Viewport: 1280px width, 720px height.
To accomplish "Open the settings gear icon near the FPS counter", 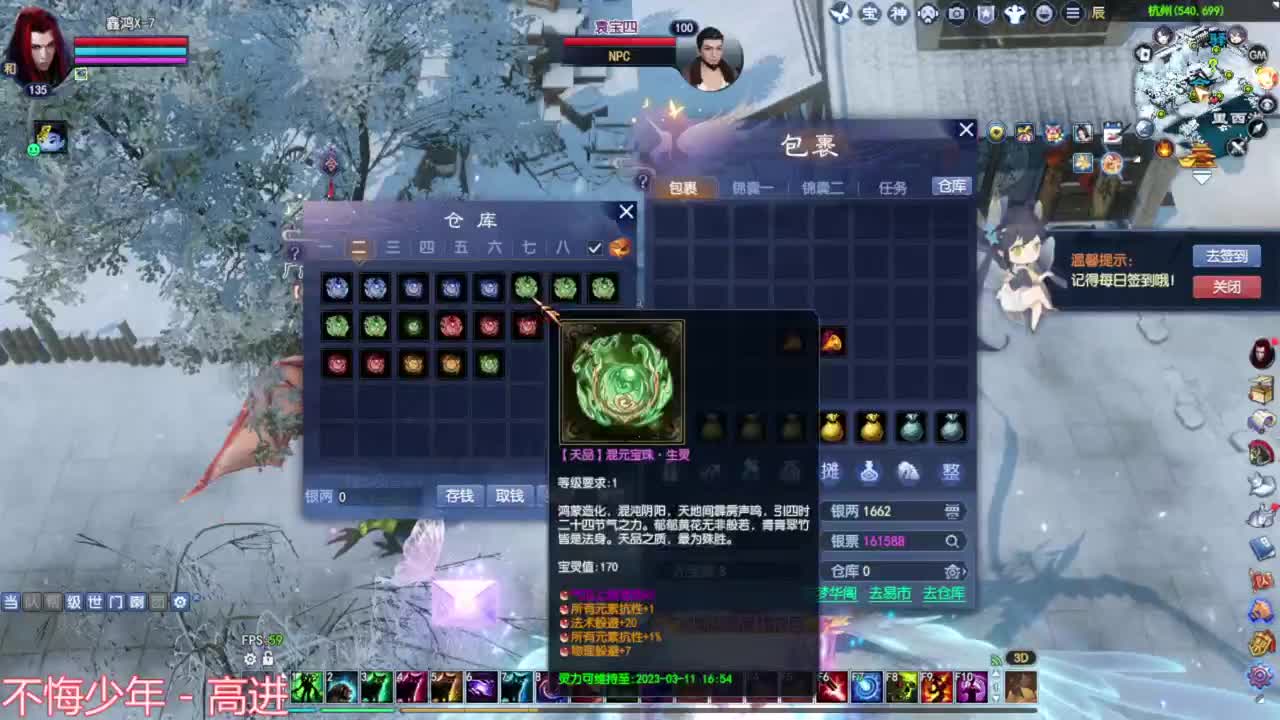I will click(x=249, y=659).
